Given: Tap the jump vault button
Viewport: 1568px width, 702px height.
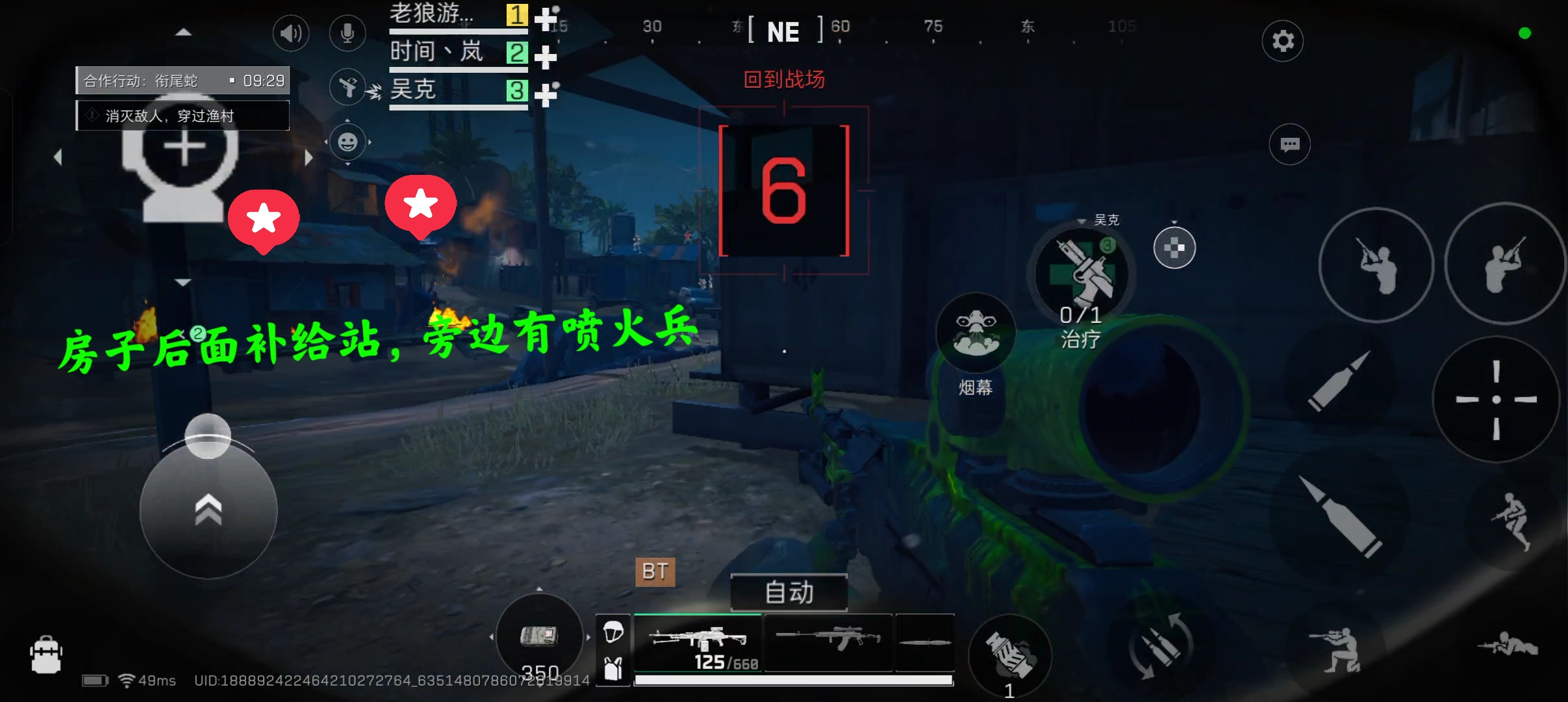Looking at the screenshot, I should 1512,520.
